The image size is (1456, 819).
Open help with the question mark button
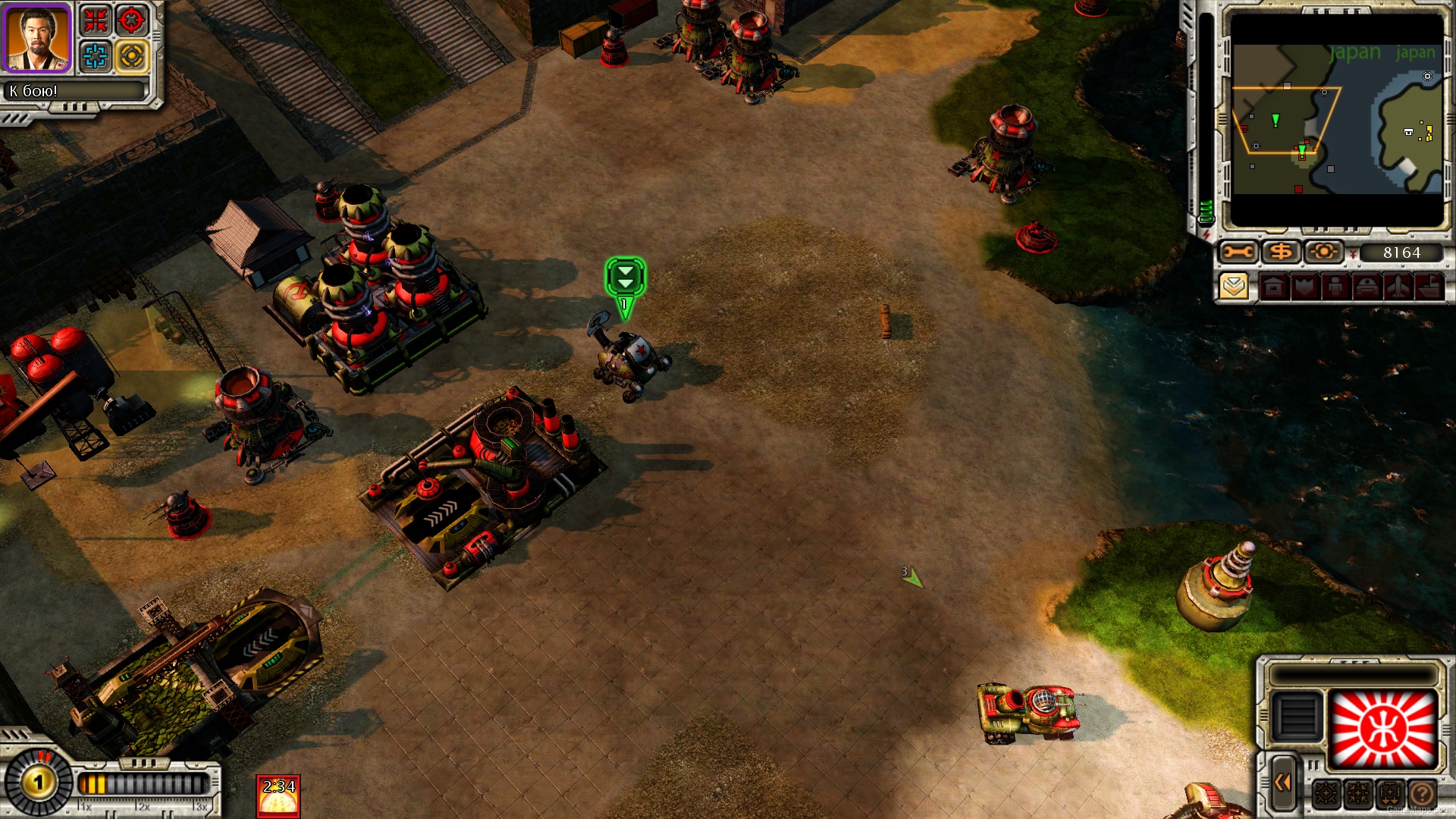coord(1423,794)
